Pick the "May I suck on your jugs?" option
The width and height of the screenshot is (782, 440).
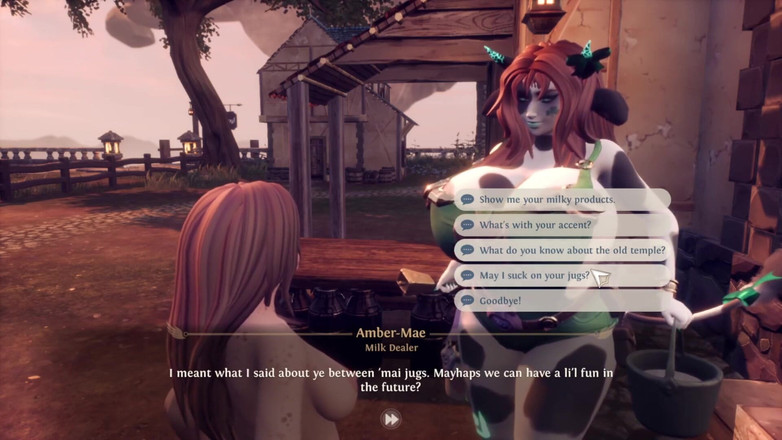coord(534,275)
